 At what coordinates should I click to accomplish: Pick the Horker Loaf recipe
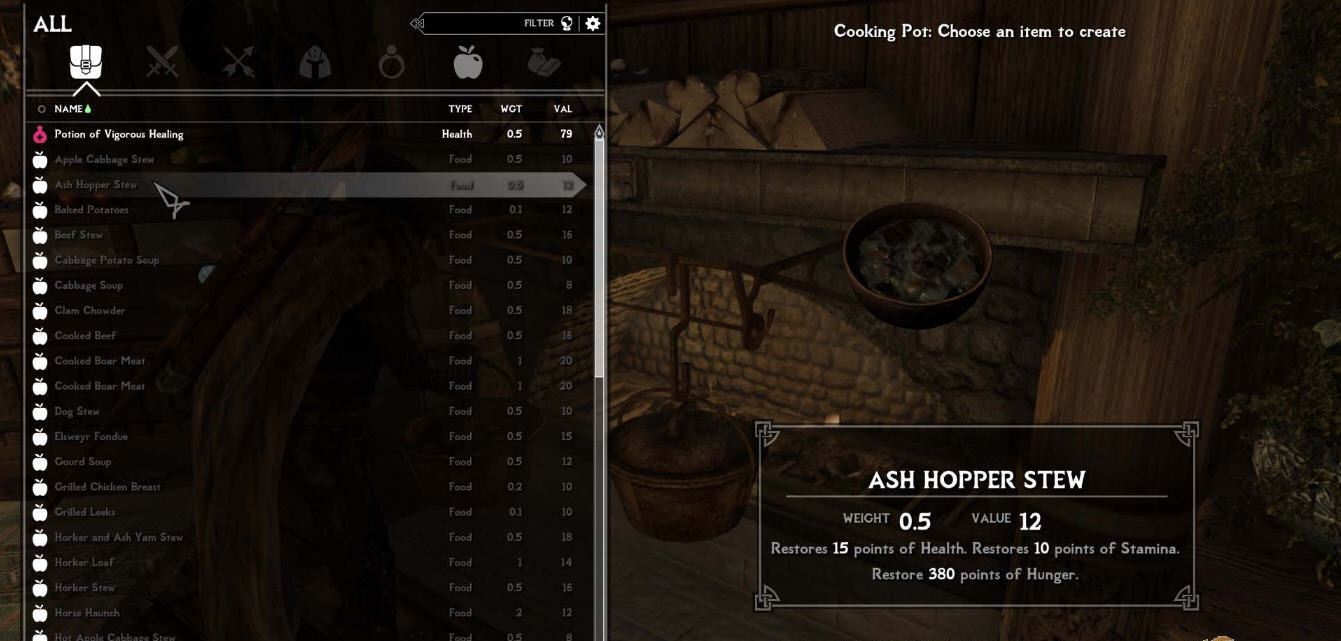84,562
